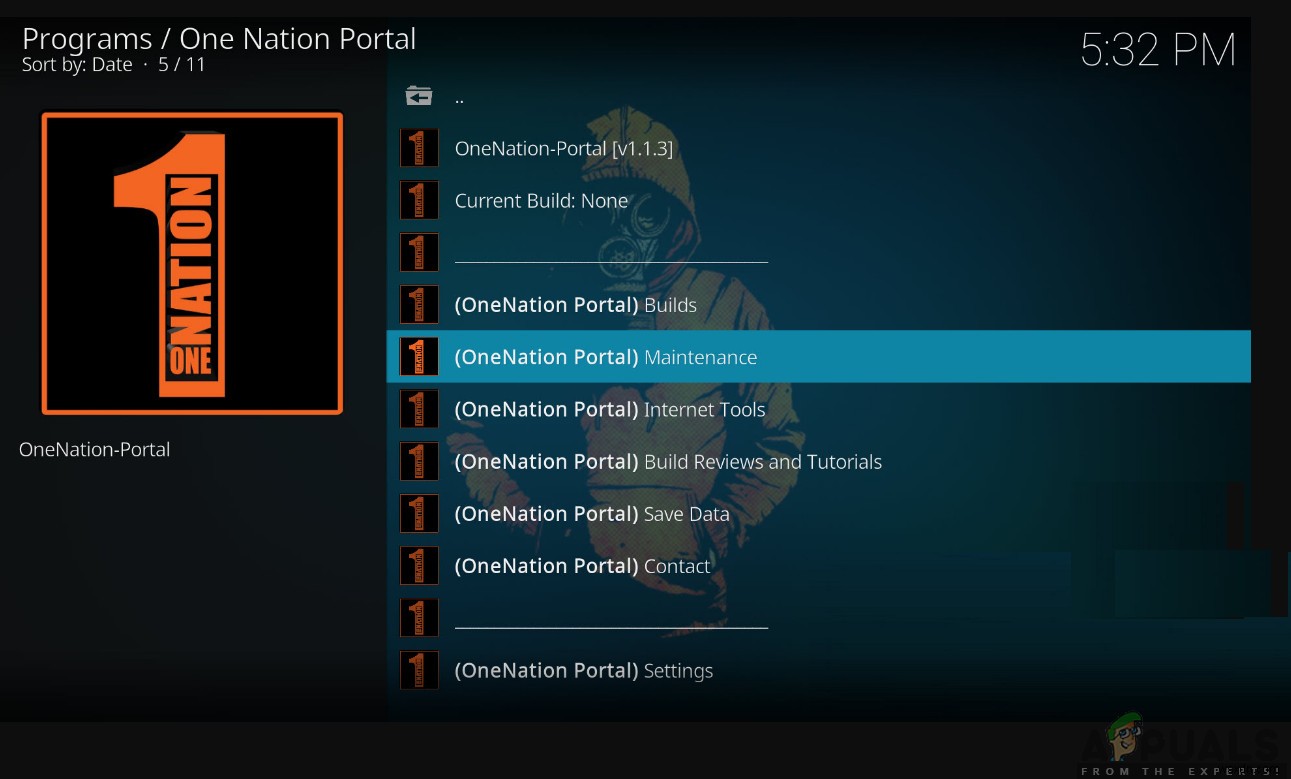
Task: Click the OneNation icon next to Maintenance
Action: coord(419,356)
